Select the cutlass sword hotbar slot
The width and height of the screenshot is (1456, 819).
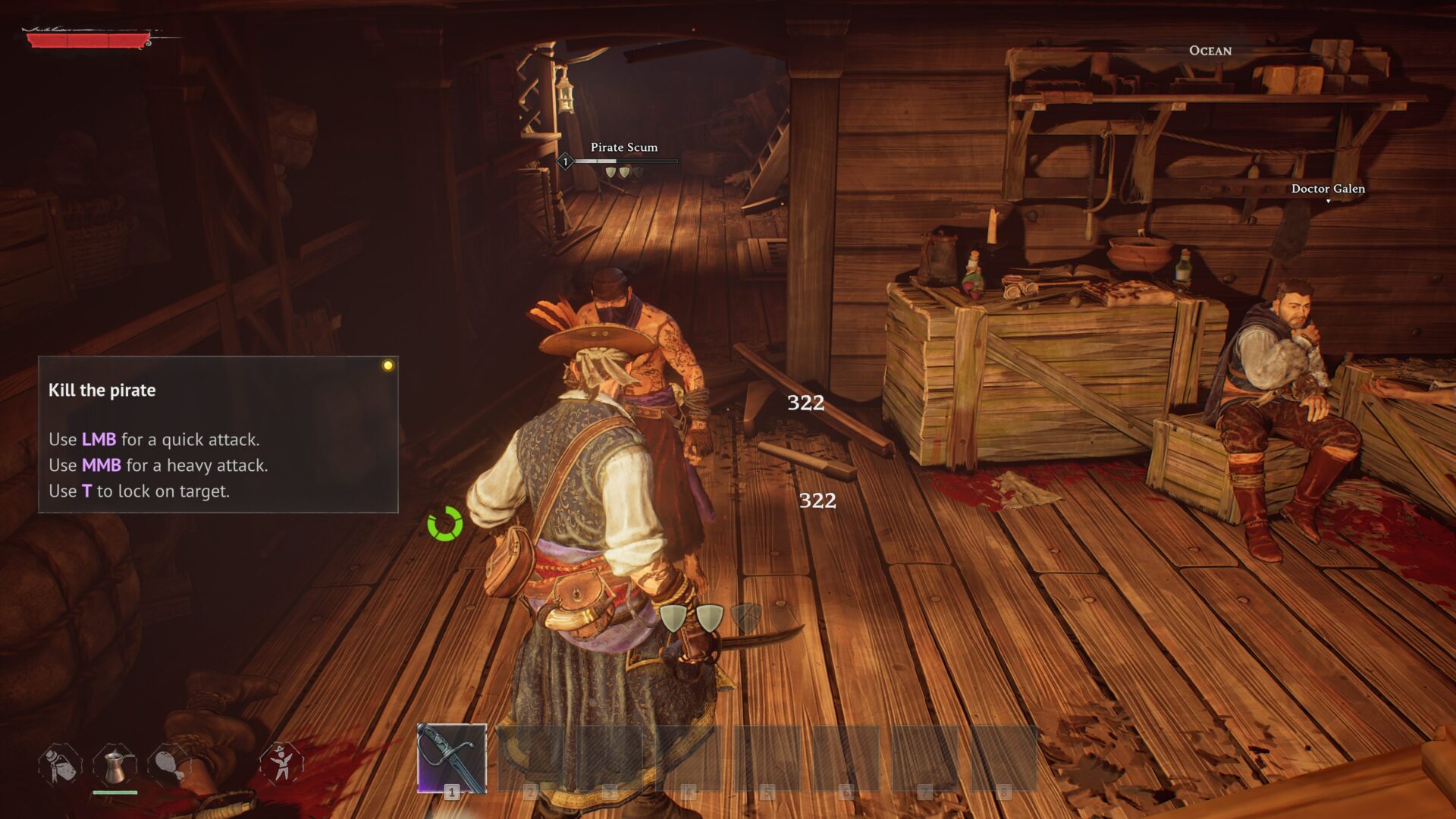coord(451,758)
